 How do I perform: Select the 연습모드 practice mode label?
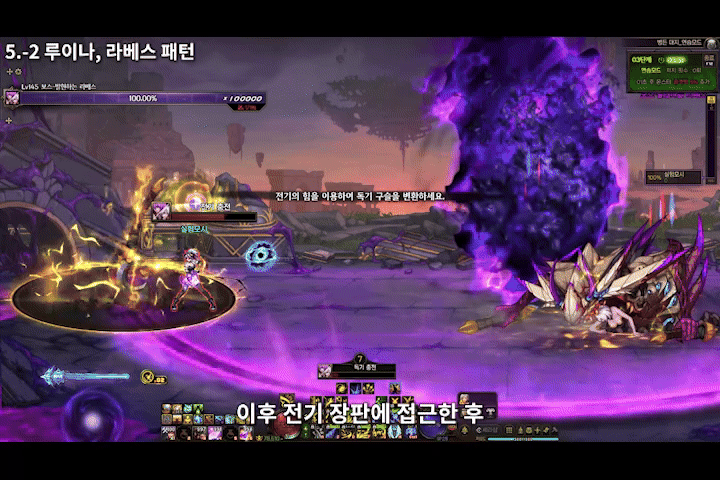(x=652, y=73)
